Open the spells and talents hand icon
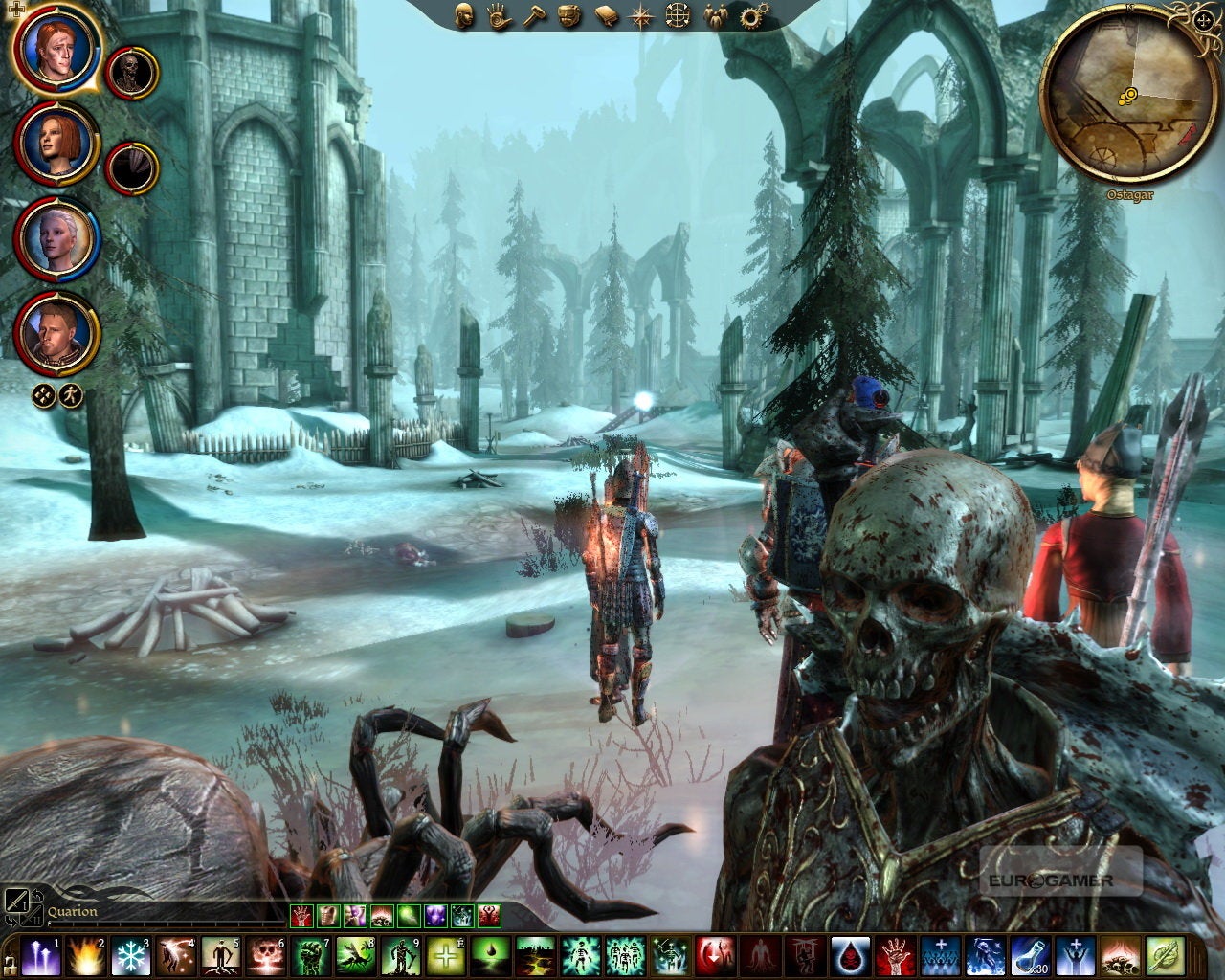Image resolution: width=1225 pixels, height=980 pixels. tap(501, 16)
